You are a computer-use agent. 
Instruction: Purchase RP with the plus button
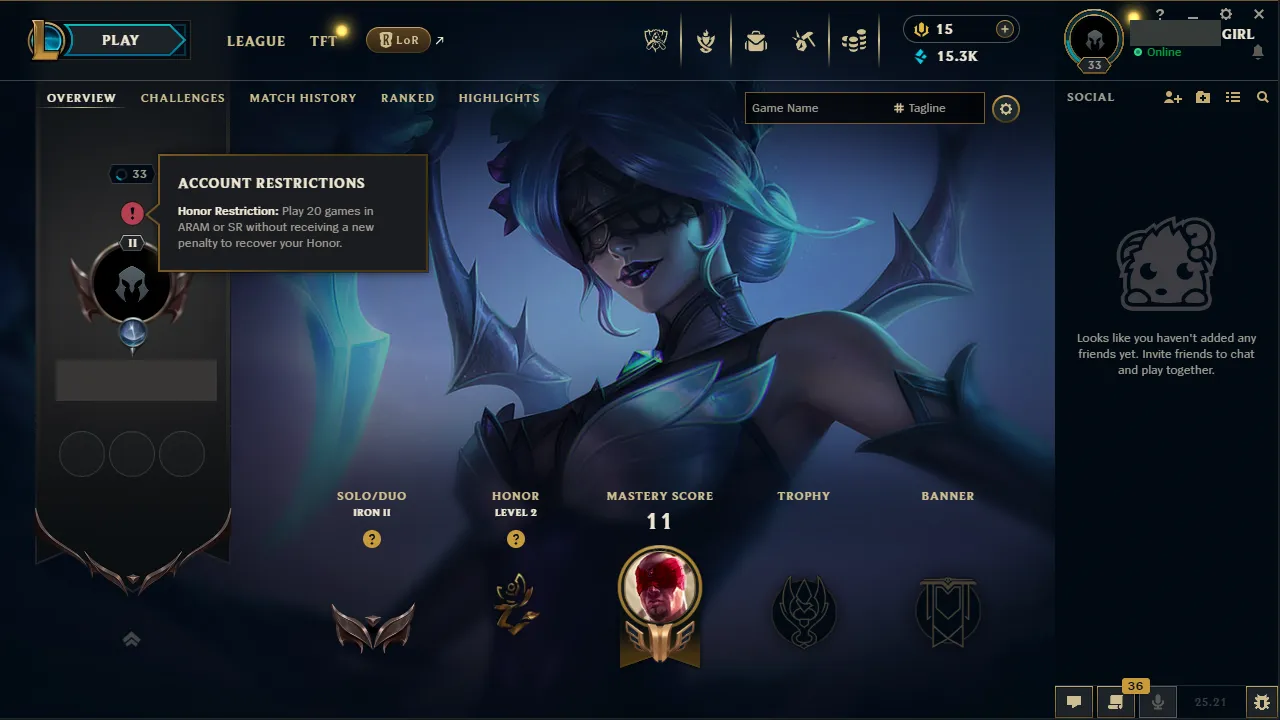tap(1003, 29)
